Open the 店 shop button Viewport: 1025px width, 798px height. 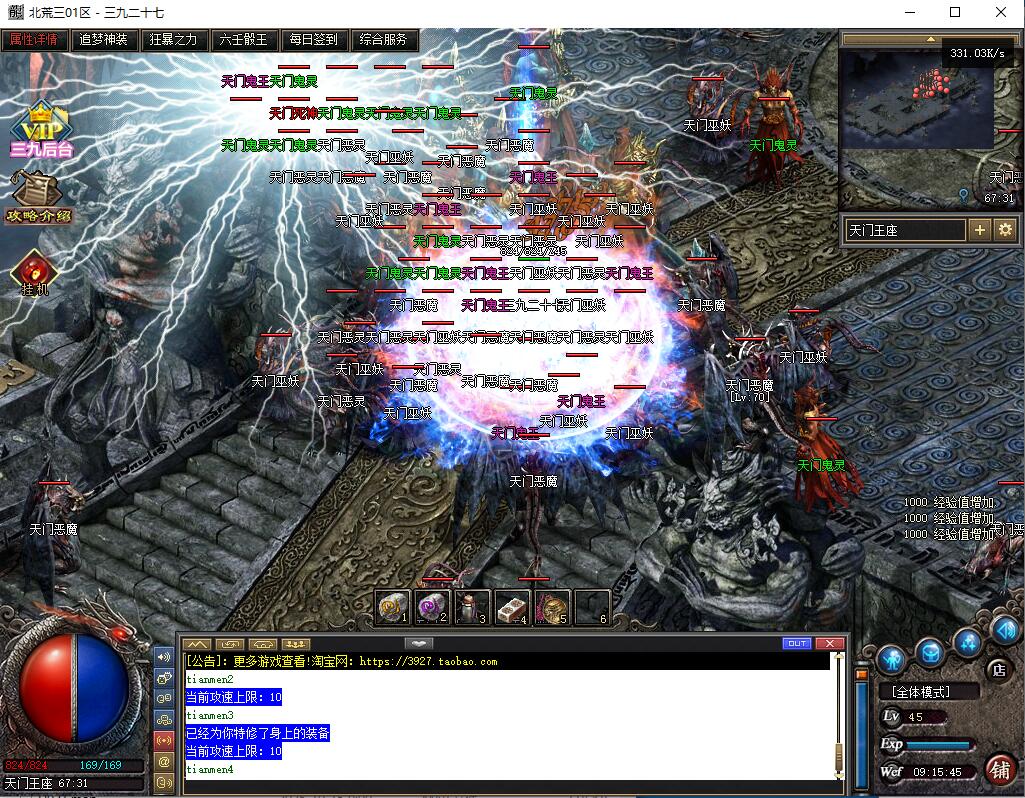tap(996, 669)
